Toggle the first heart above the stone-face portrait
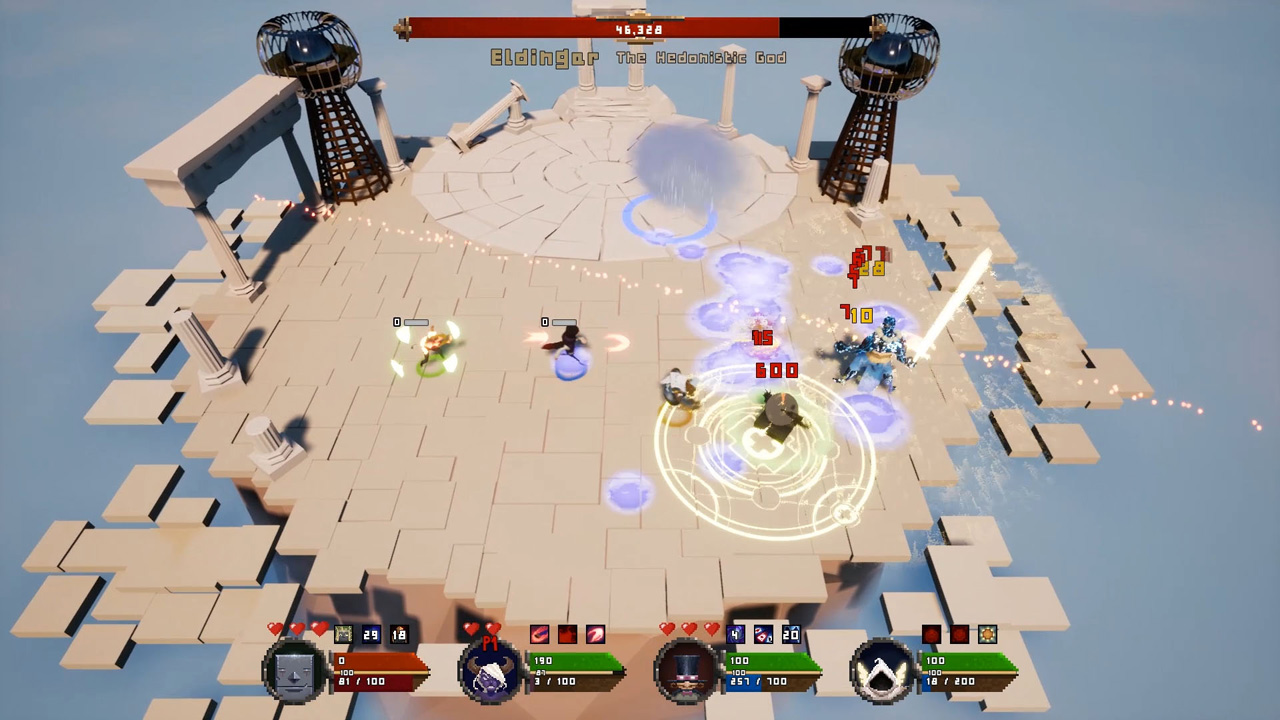The image size is (1280, 720). point(275,628)
